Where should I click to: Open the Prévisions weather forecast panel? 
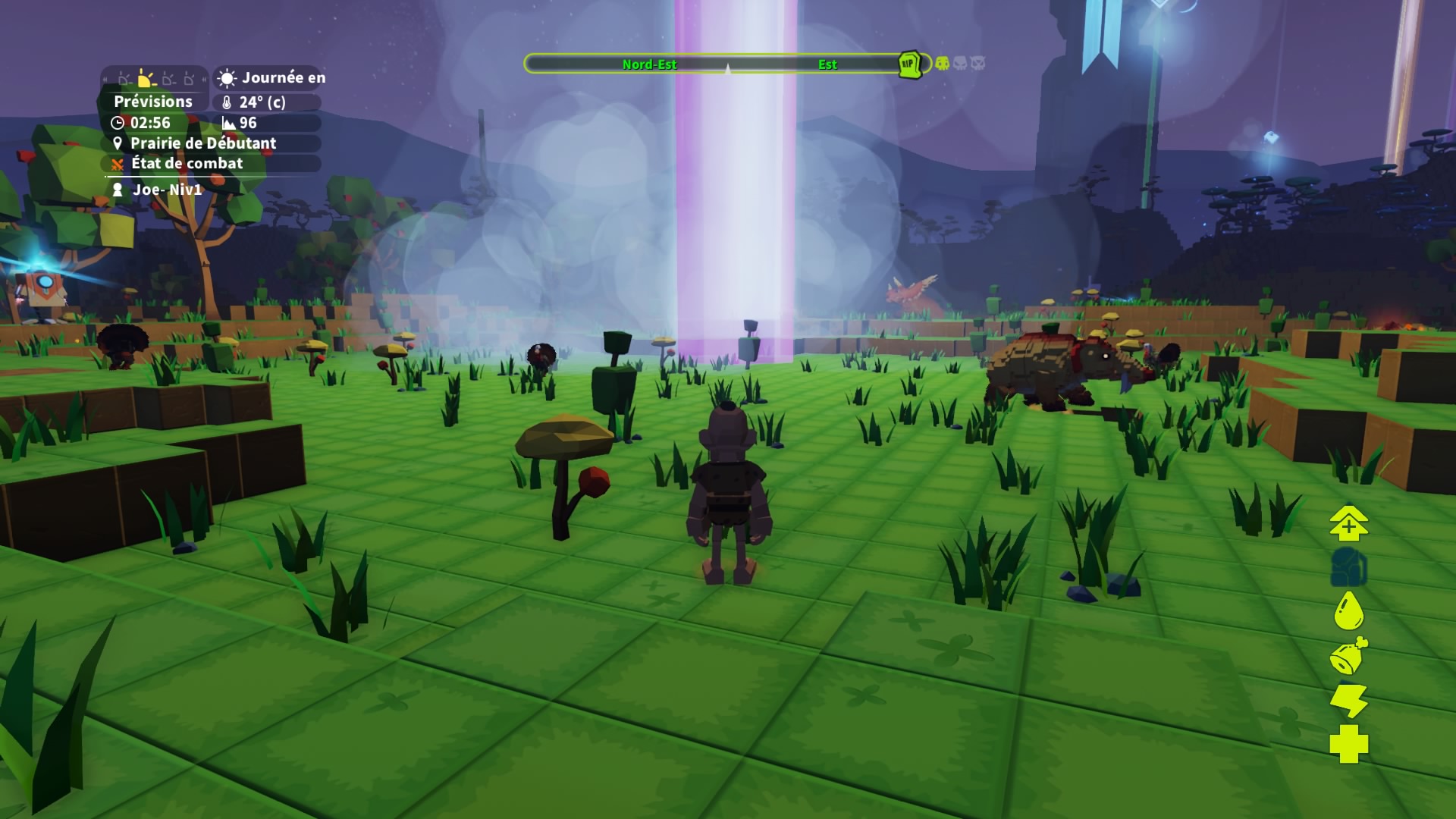(x=153, y=102)
